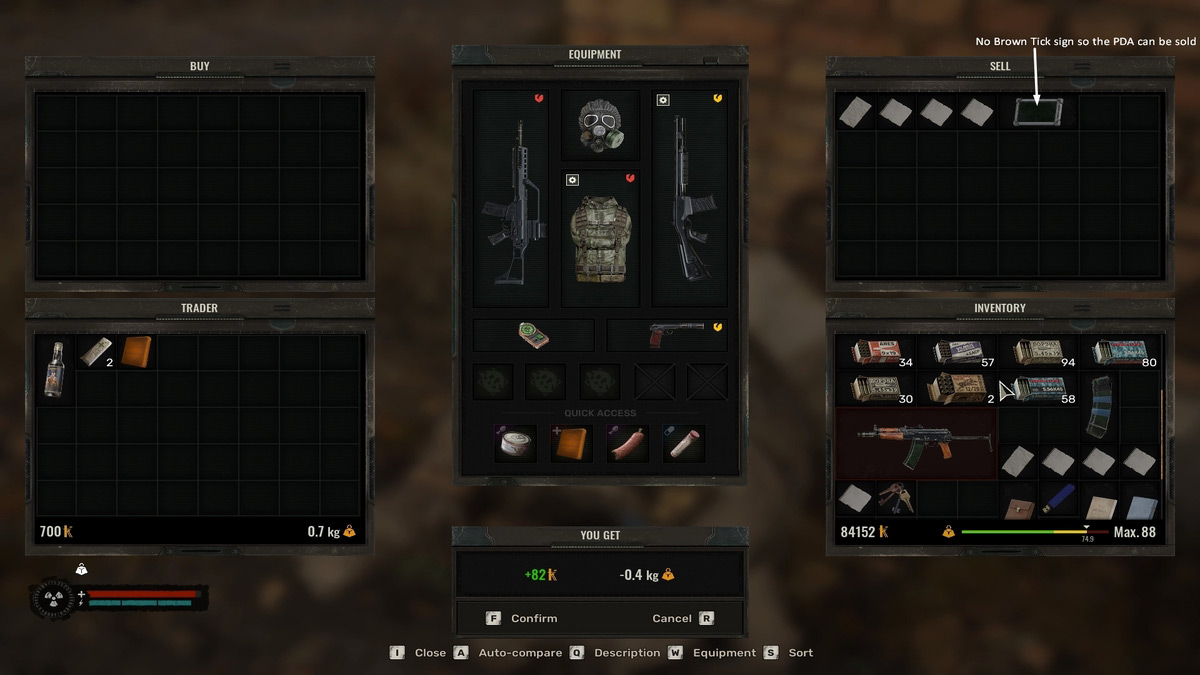Select the gas mask equipment slot
The width and height of the screenshot is (1200, 675).
[x=600, y=125]
